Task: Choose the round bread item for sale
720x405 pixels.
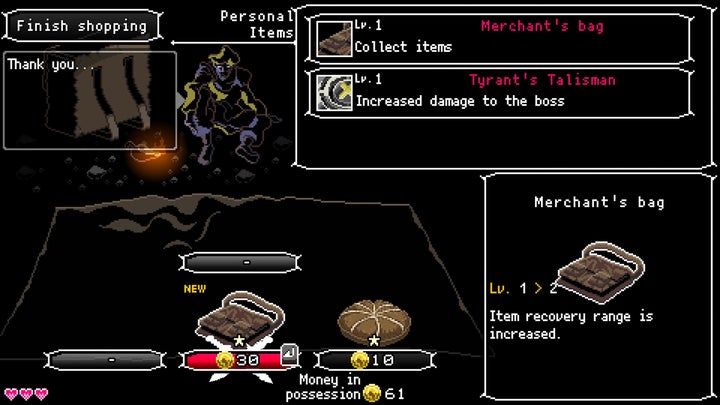Action: pyautogui.click(x=373, y=320)
